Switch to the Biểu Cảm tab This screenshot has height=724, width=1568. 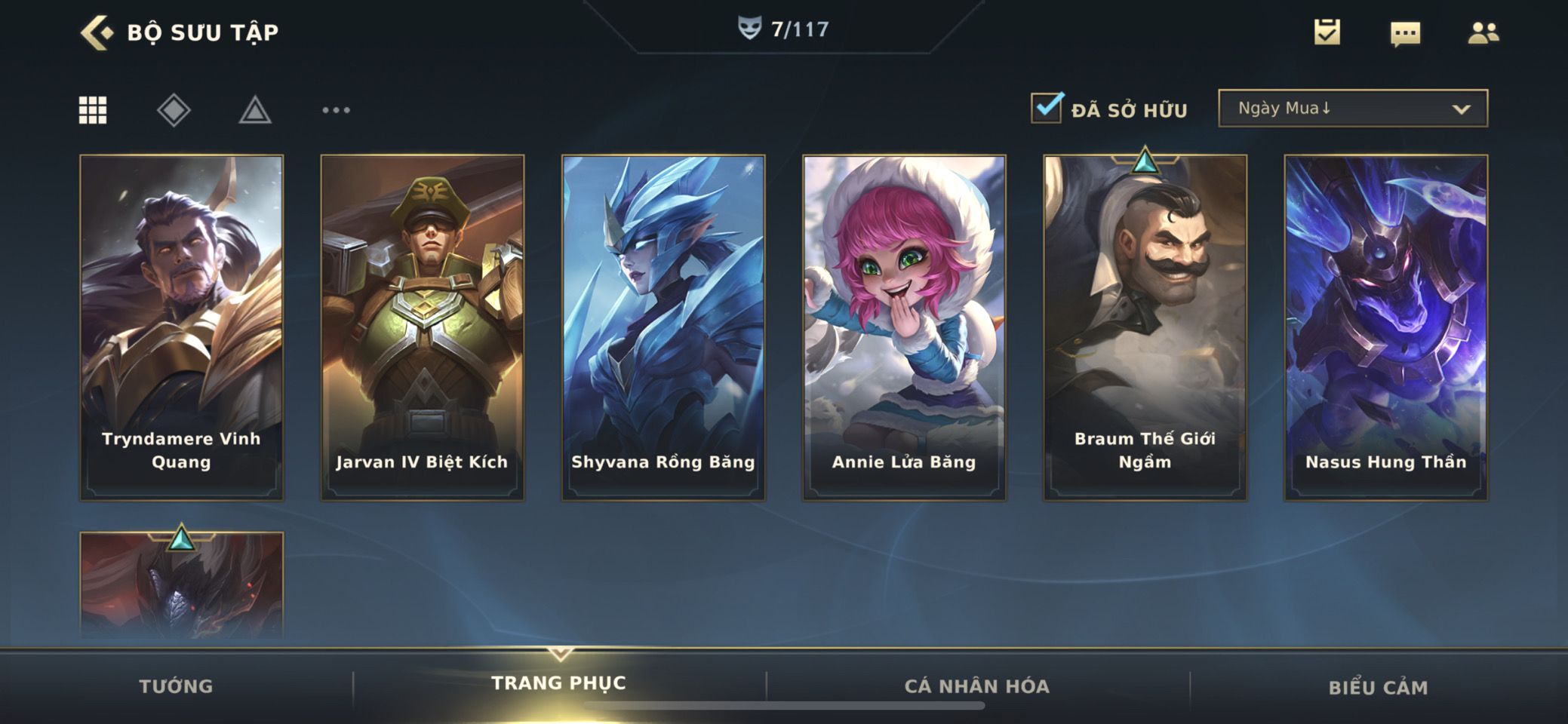click(1378, 687)
